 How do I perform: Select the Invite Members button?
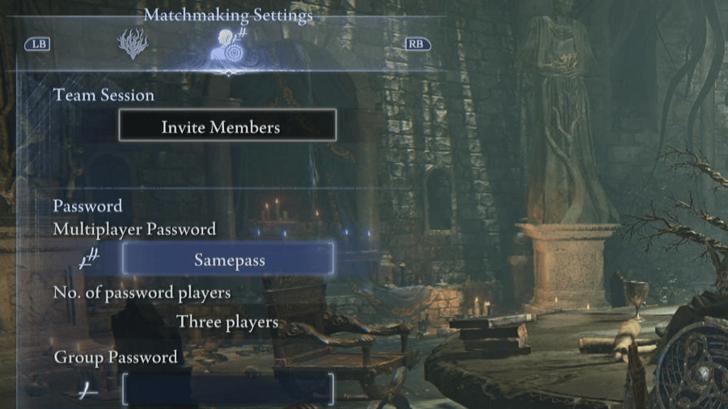point(227,126)
